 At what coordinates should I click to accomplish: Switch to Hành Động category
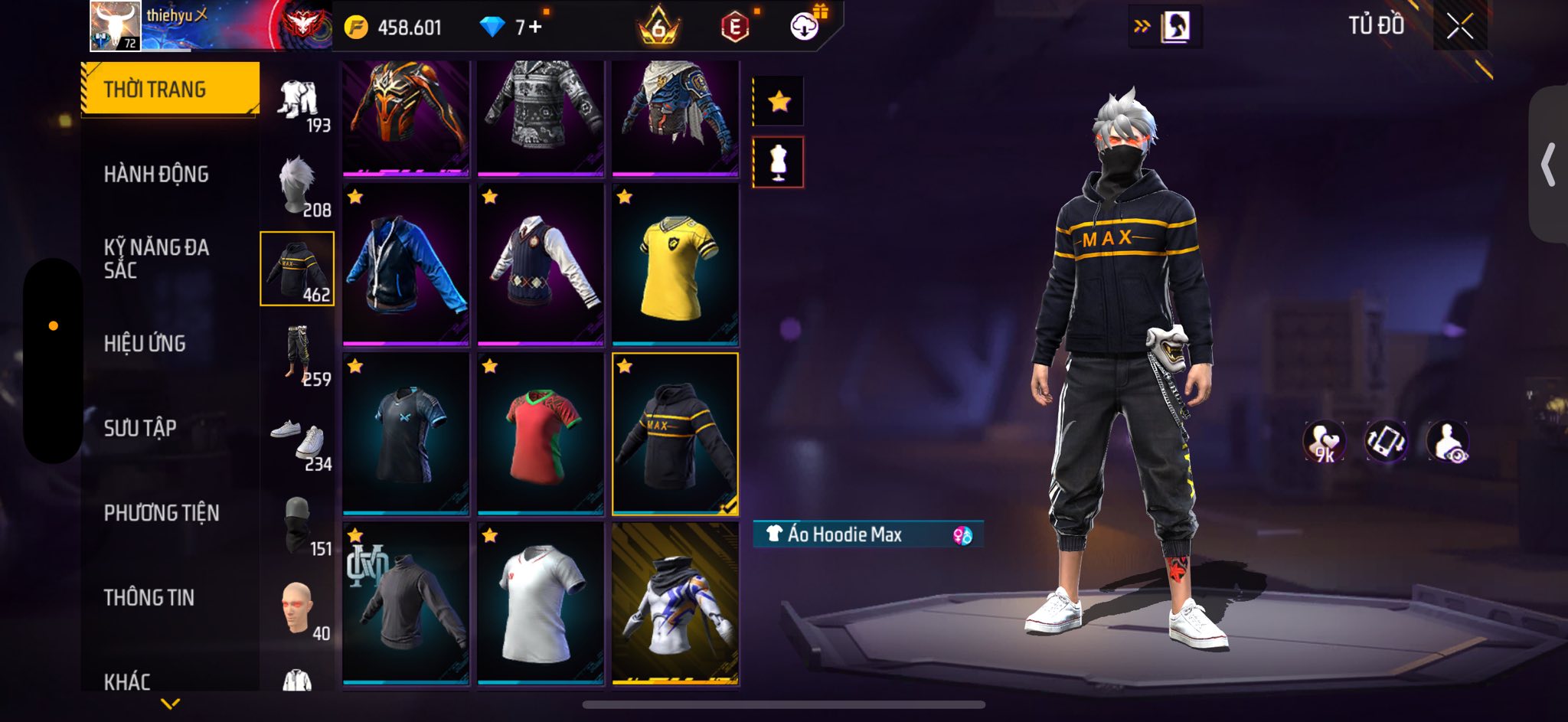156,175
